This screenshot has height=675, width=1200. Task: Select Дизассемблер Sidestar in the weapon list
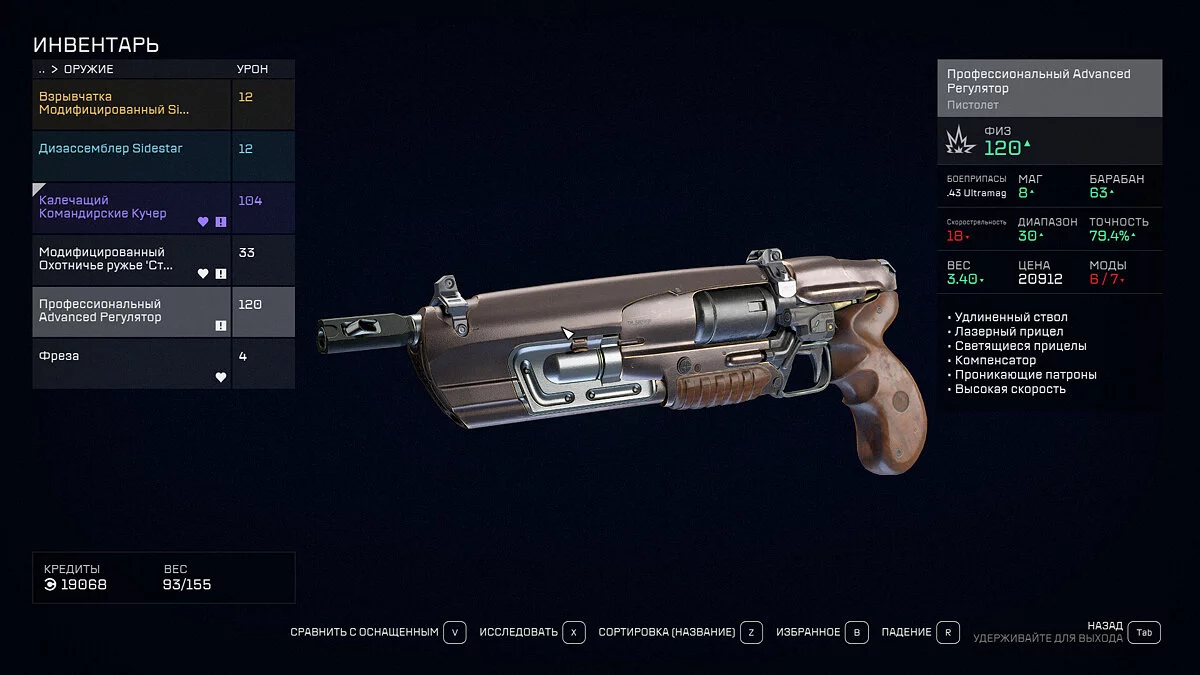[x=132, y=156]
